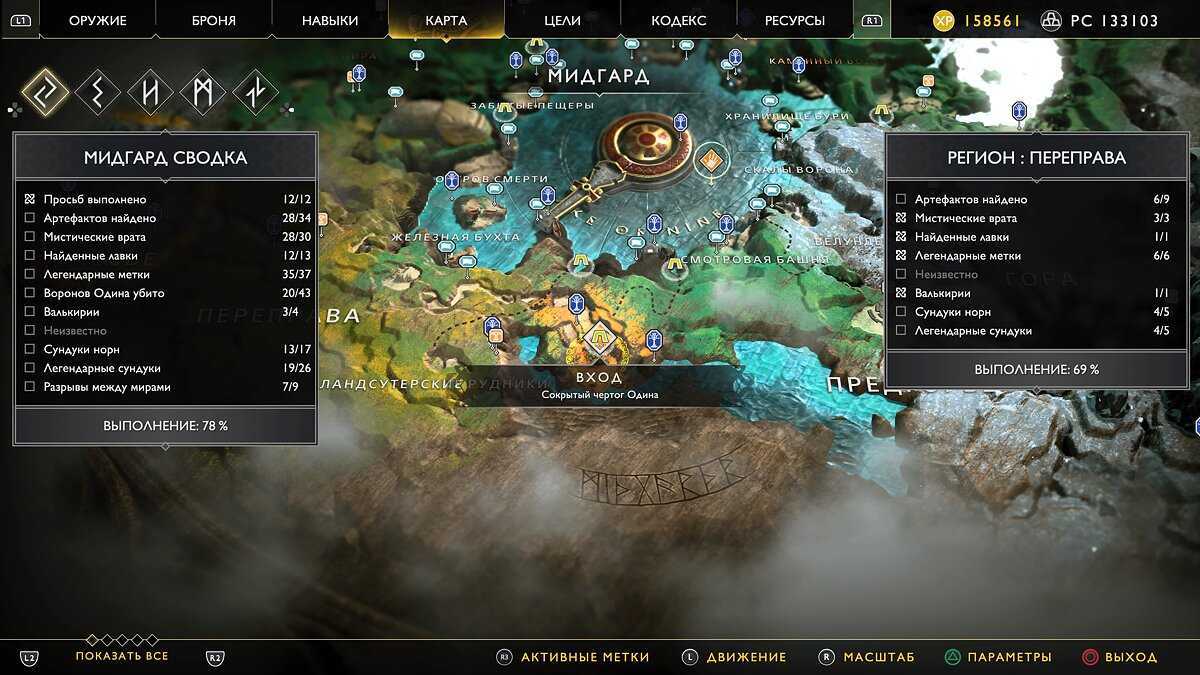Screen dimensions: 1200x675
Task: Go to the ЦЕЛИ tab
Action: [562, 20]
